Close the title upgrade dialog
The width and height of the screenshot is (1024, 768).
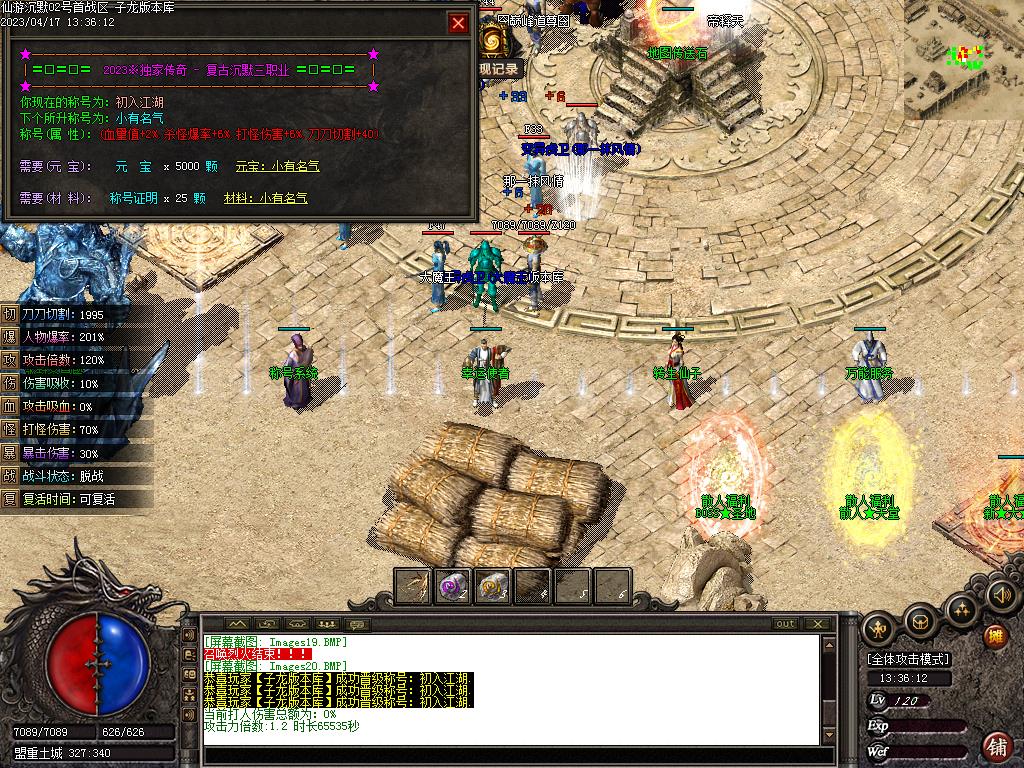459,23
